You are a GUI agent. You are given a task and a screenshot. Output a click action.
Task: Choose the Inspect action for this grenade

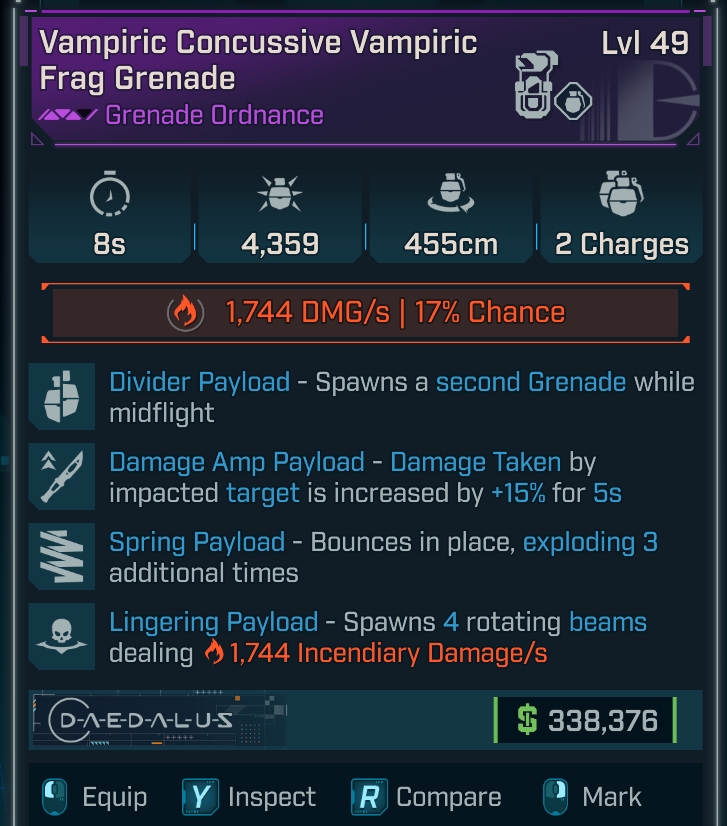(x=249, y=797)
